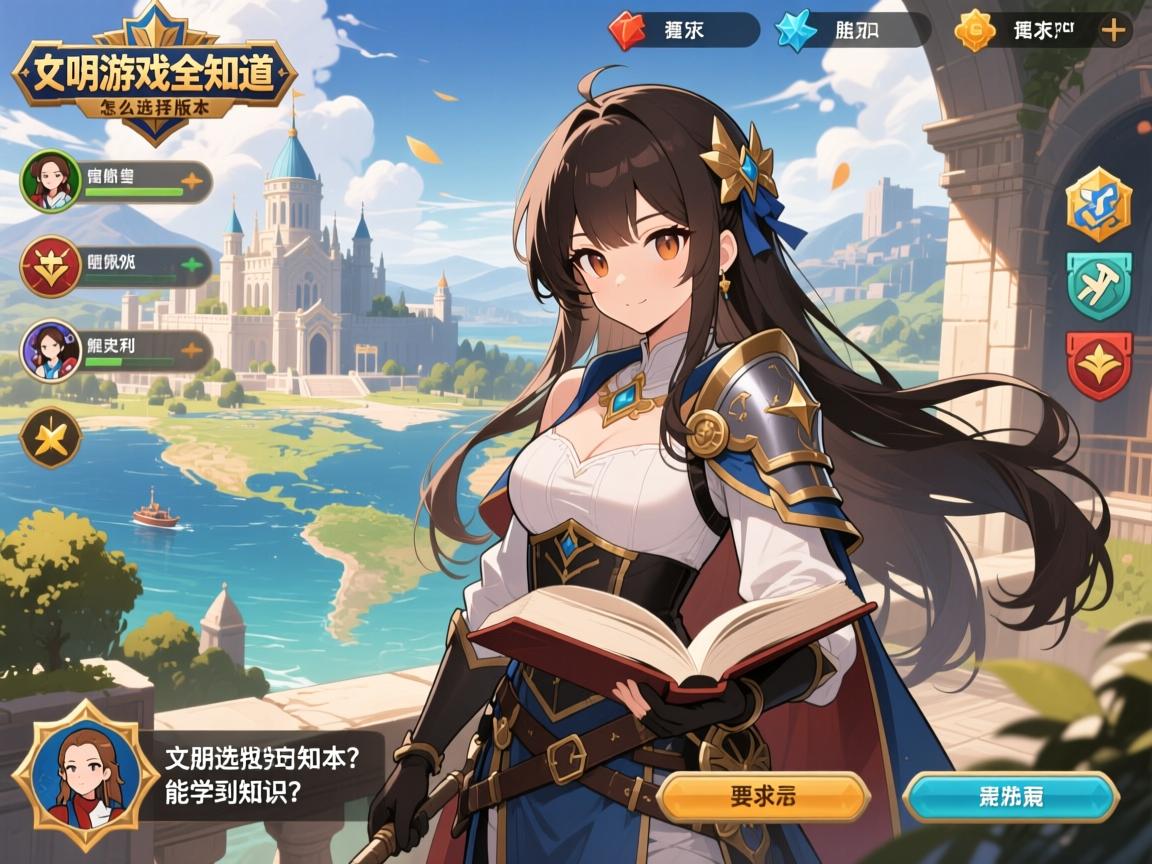The image size is (1152, 864).
Task: Open the gold hexagon badge icon
Action: point(1098,205)
